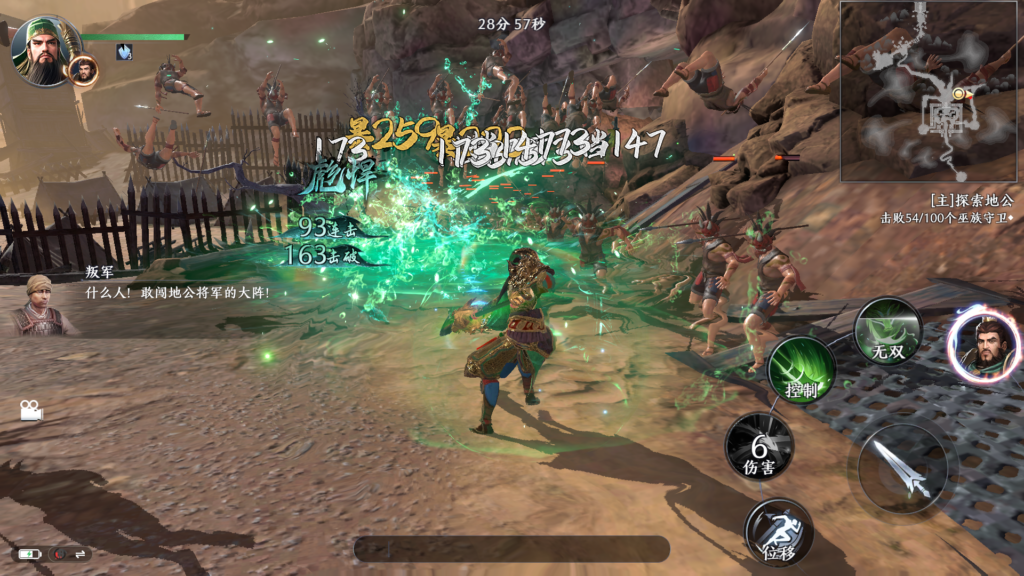Select the Guan Yu main hero portrait
Screen dimensions: 1024x576
coord(41,48)
